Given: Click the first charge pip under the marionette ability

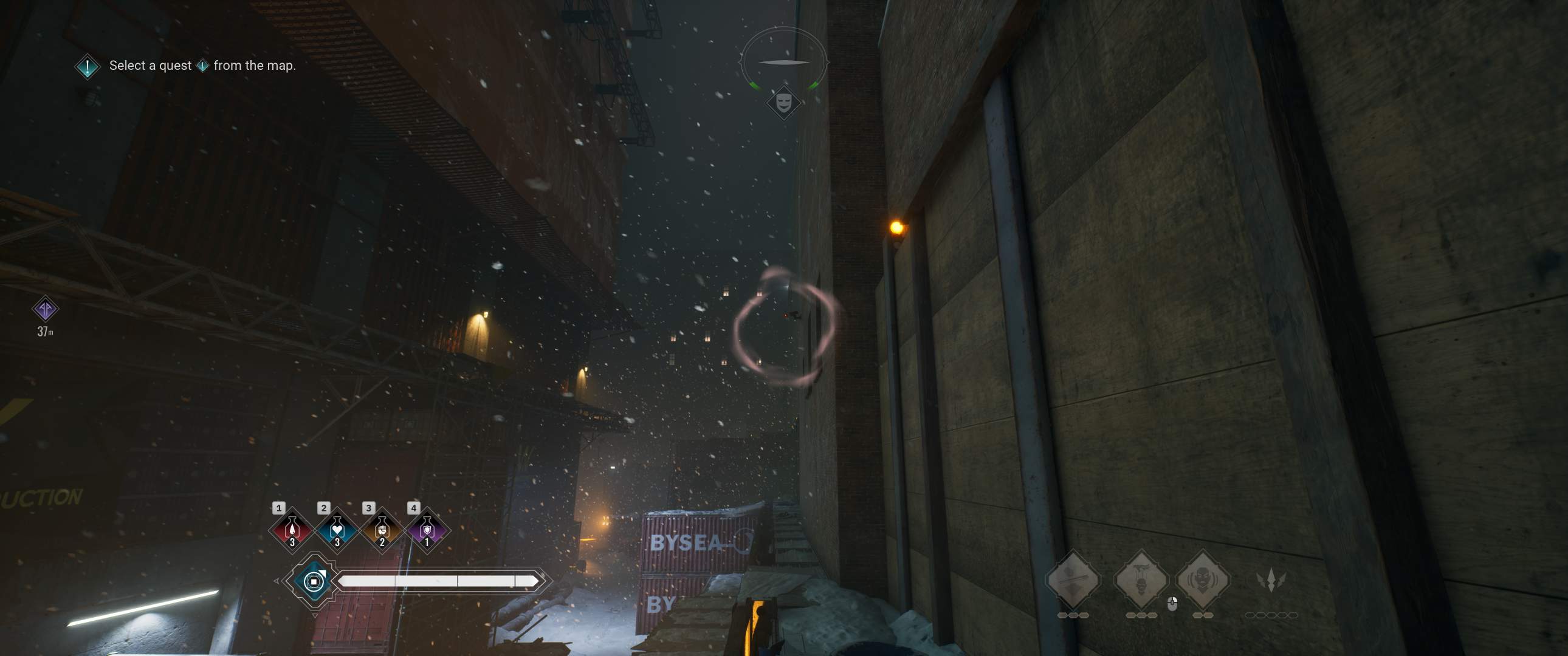Looking at the screenshot, I should (x=1130, y=615).
